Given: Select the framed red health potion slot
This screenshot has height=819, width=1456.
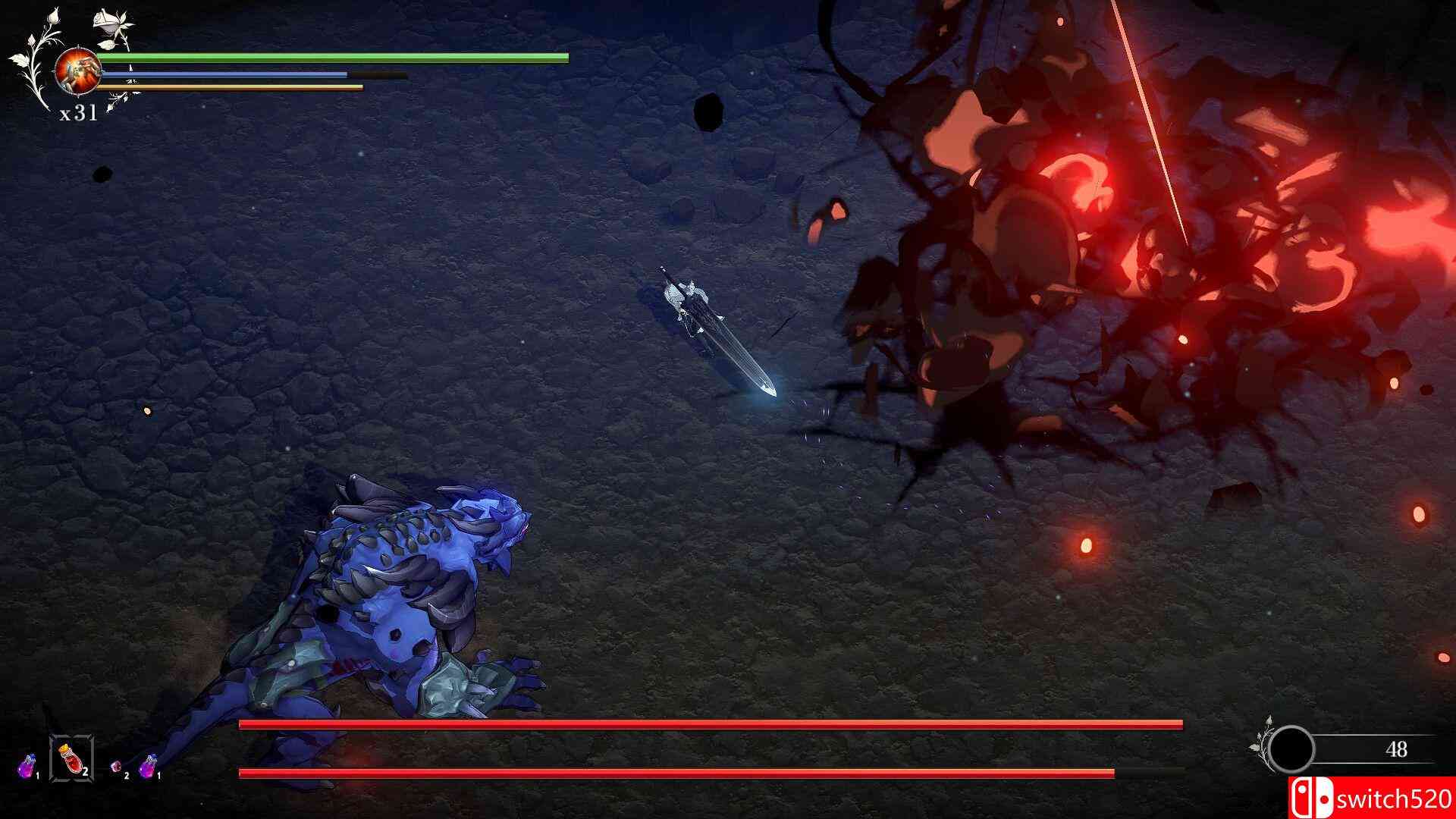Looking at the screenshot, I should click(x=71, y=758).
